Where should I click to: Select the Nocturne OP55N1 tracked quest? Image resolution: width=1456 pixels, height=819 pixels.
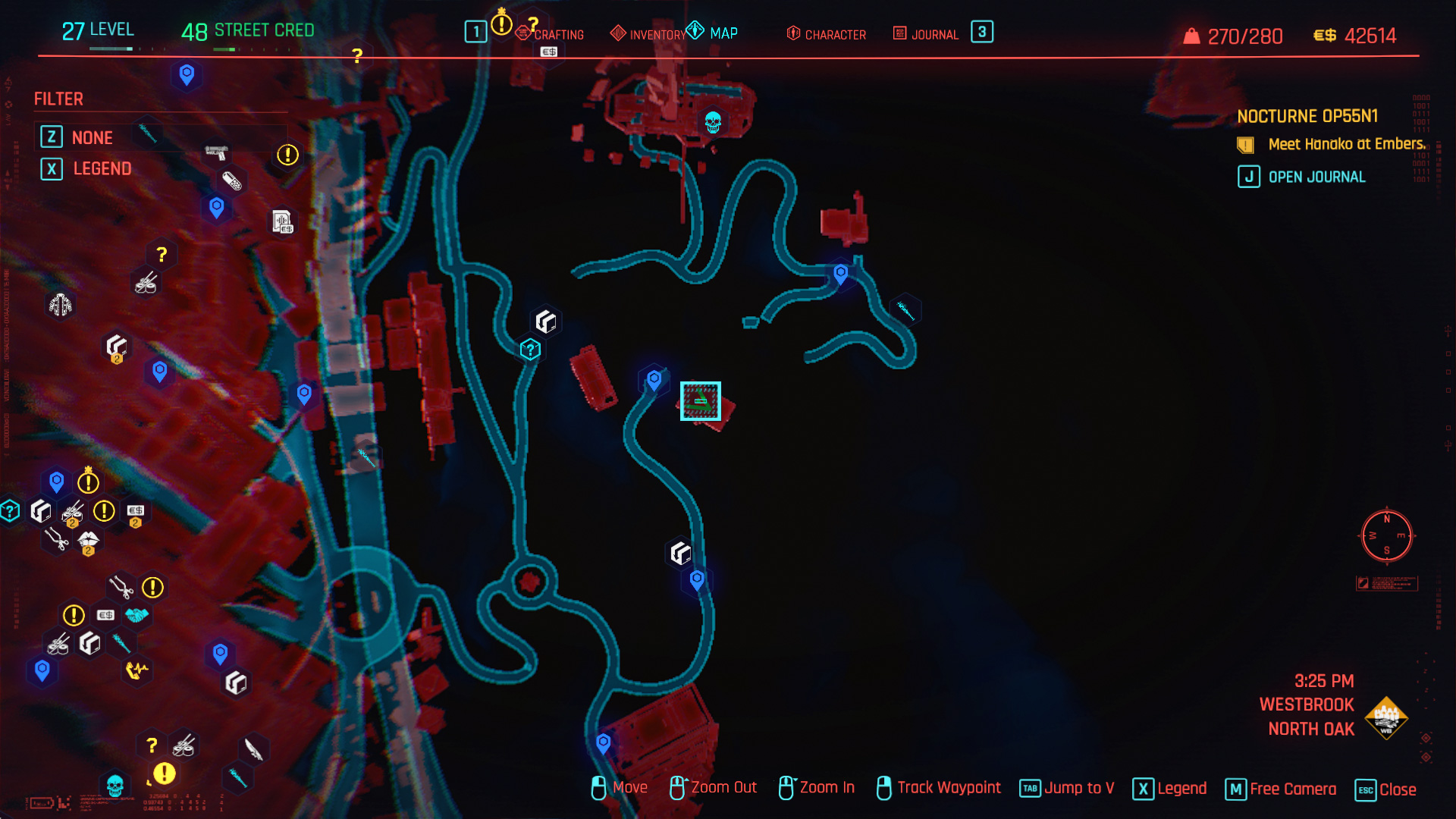point(1307,116)
